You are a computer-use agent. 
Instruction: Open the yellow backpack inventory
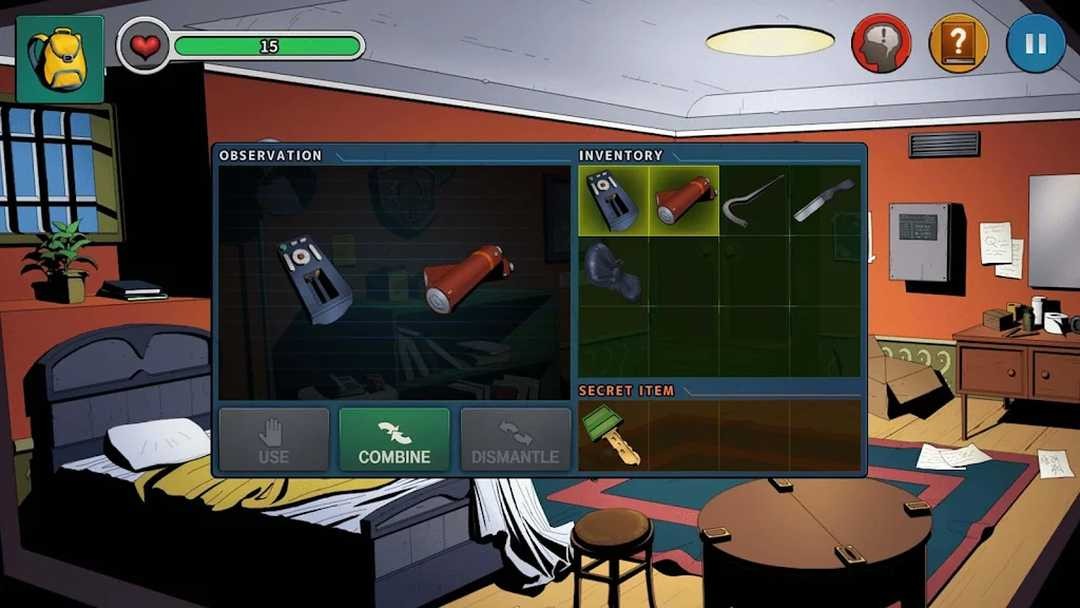(x=60, y=59)
